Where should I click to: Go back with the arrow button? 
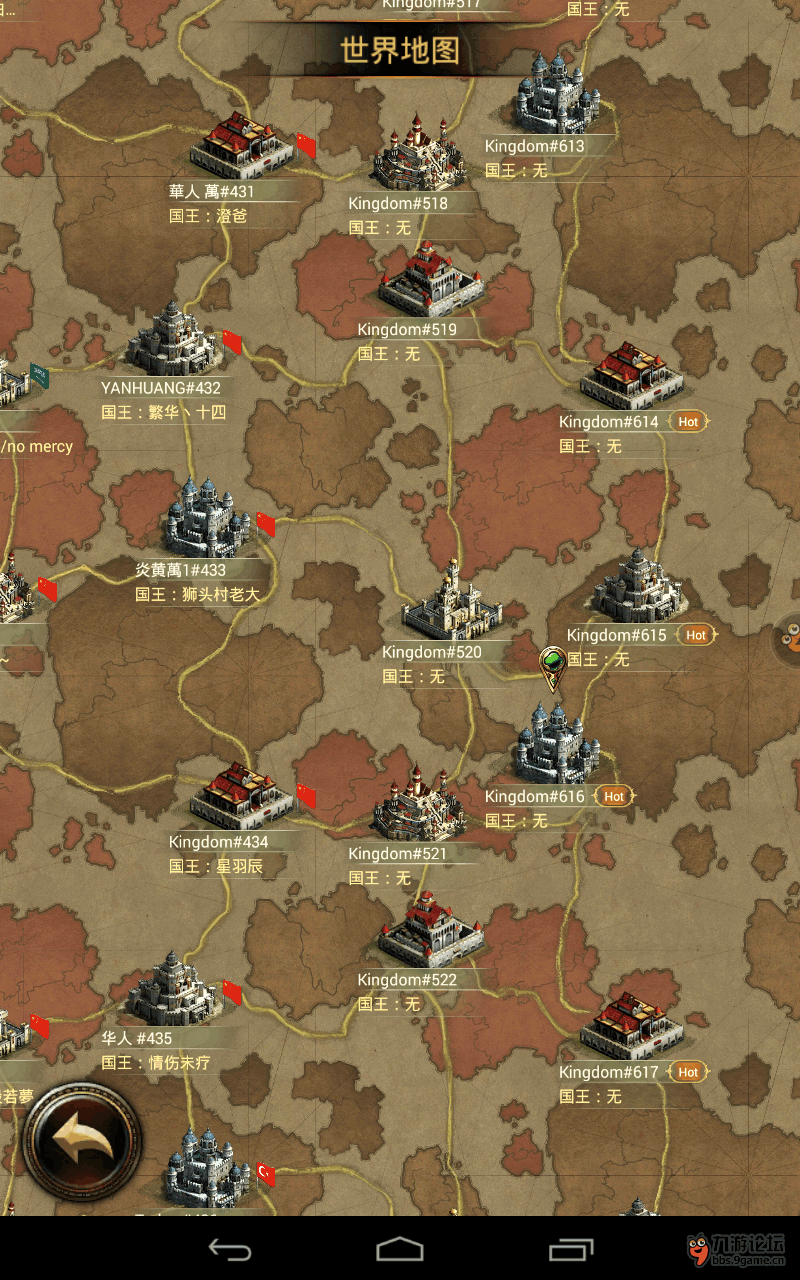[82, 1139]
